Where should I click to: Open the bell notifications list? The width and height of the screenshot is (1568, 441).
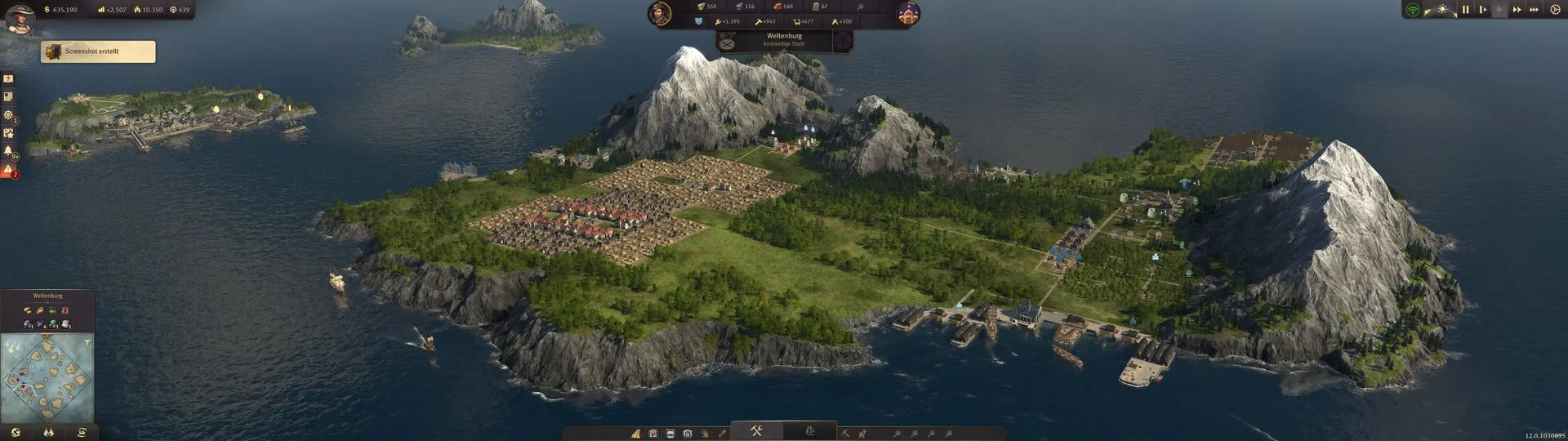coord(8,151)
